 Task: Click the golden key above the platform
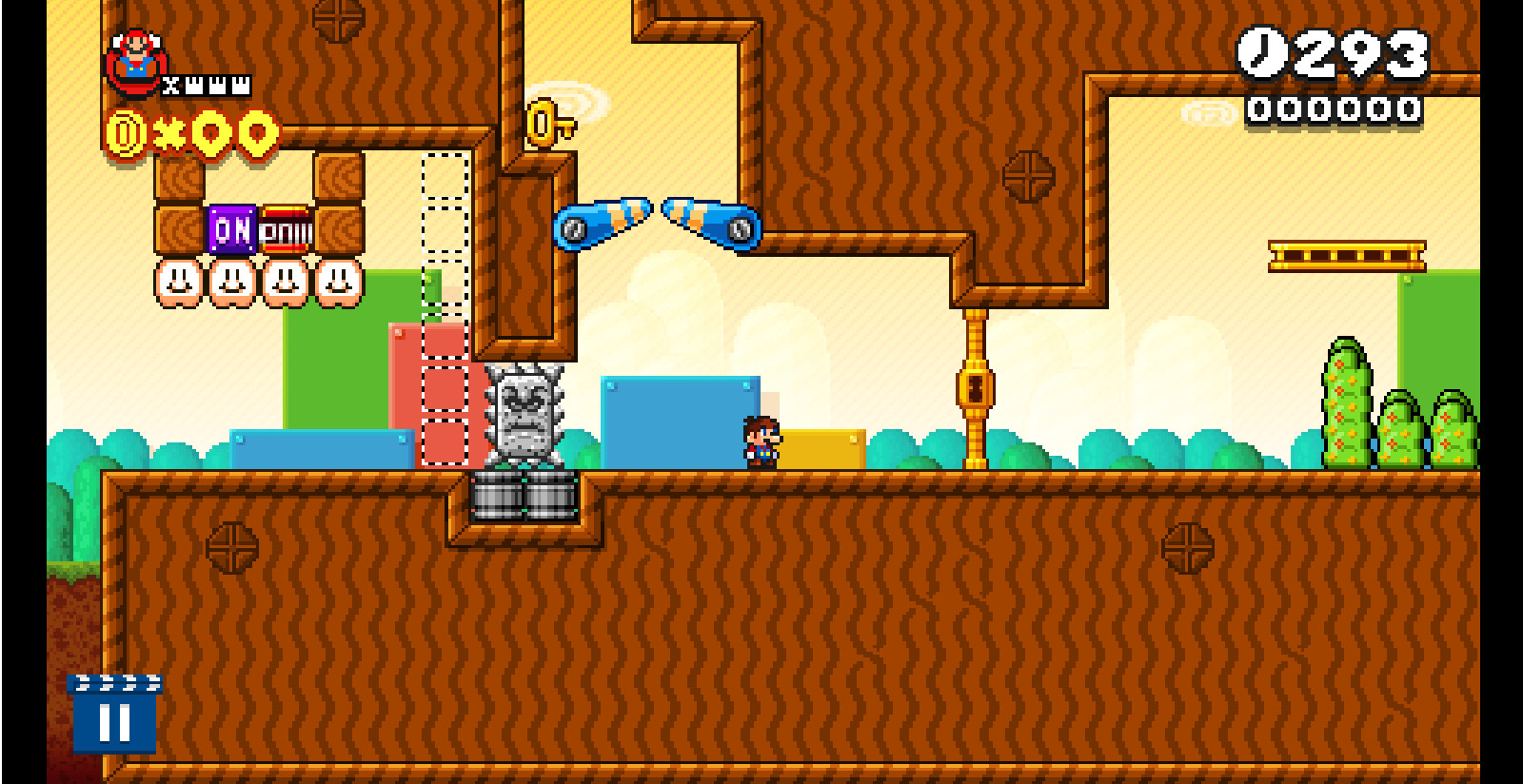(x=544, y=122)
